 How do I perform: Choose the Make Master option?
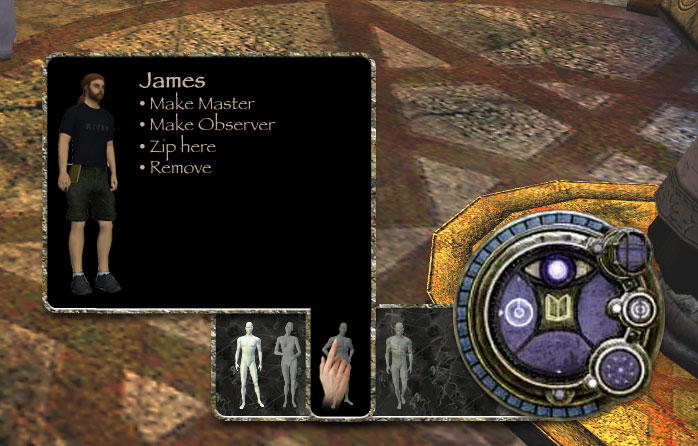click(201, 104)
